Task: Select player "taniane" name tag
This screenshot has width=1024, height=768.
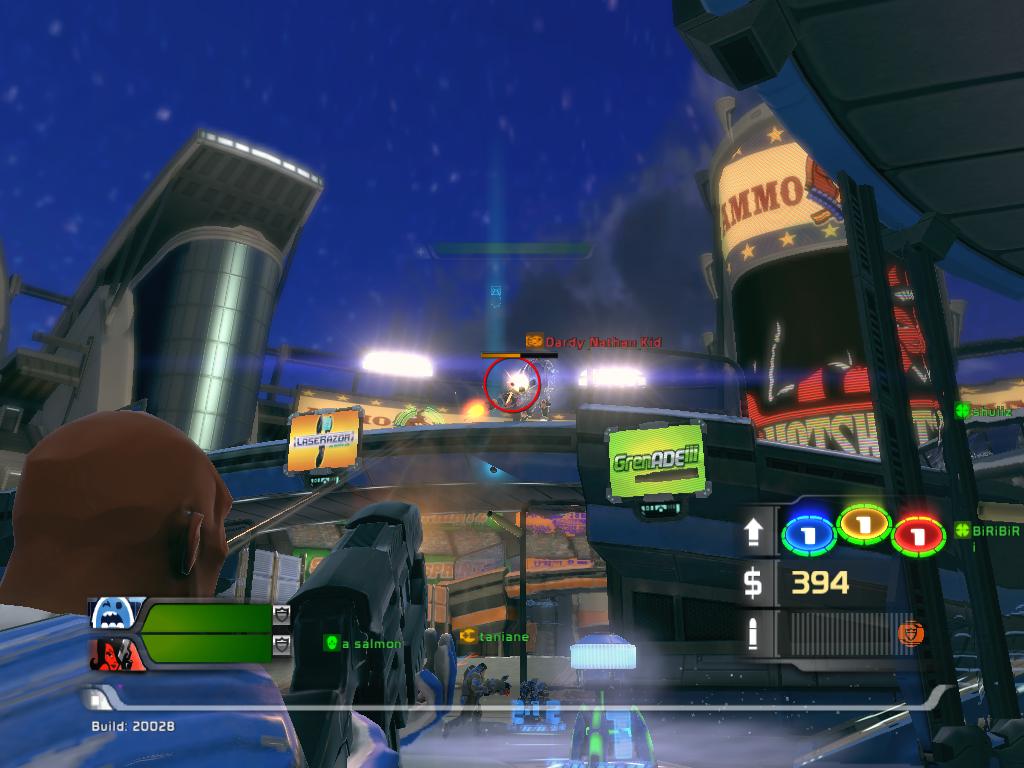Action: click(x=495, y=636)
